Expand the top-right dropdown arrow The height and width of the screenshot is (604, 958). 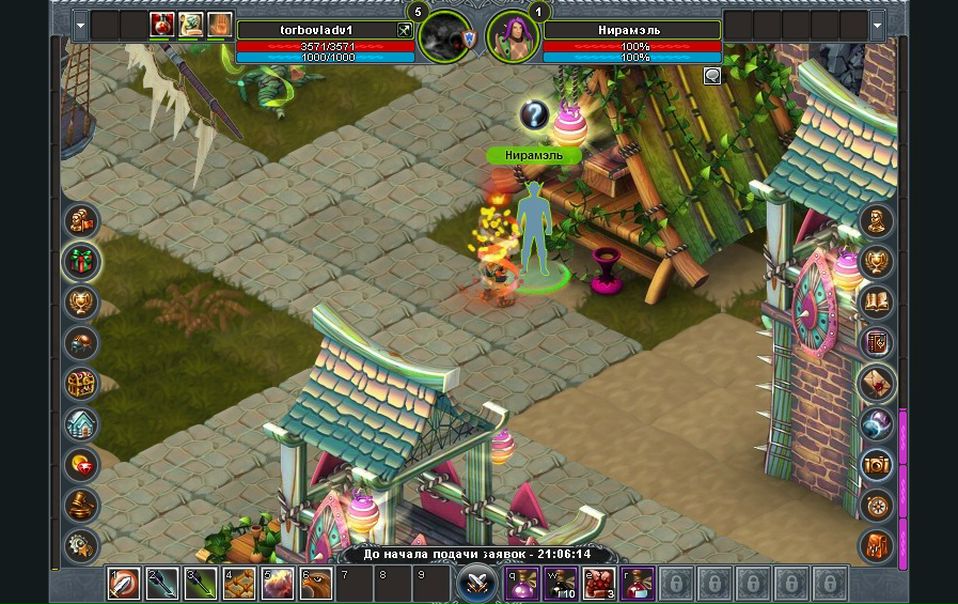coord(878,24)
